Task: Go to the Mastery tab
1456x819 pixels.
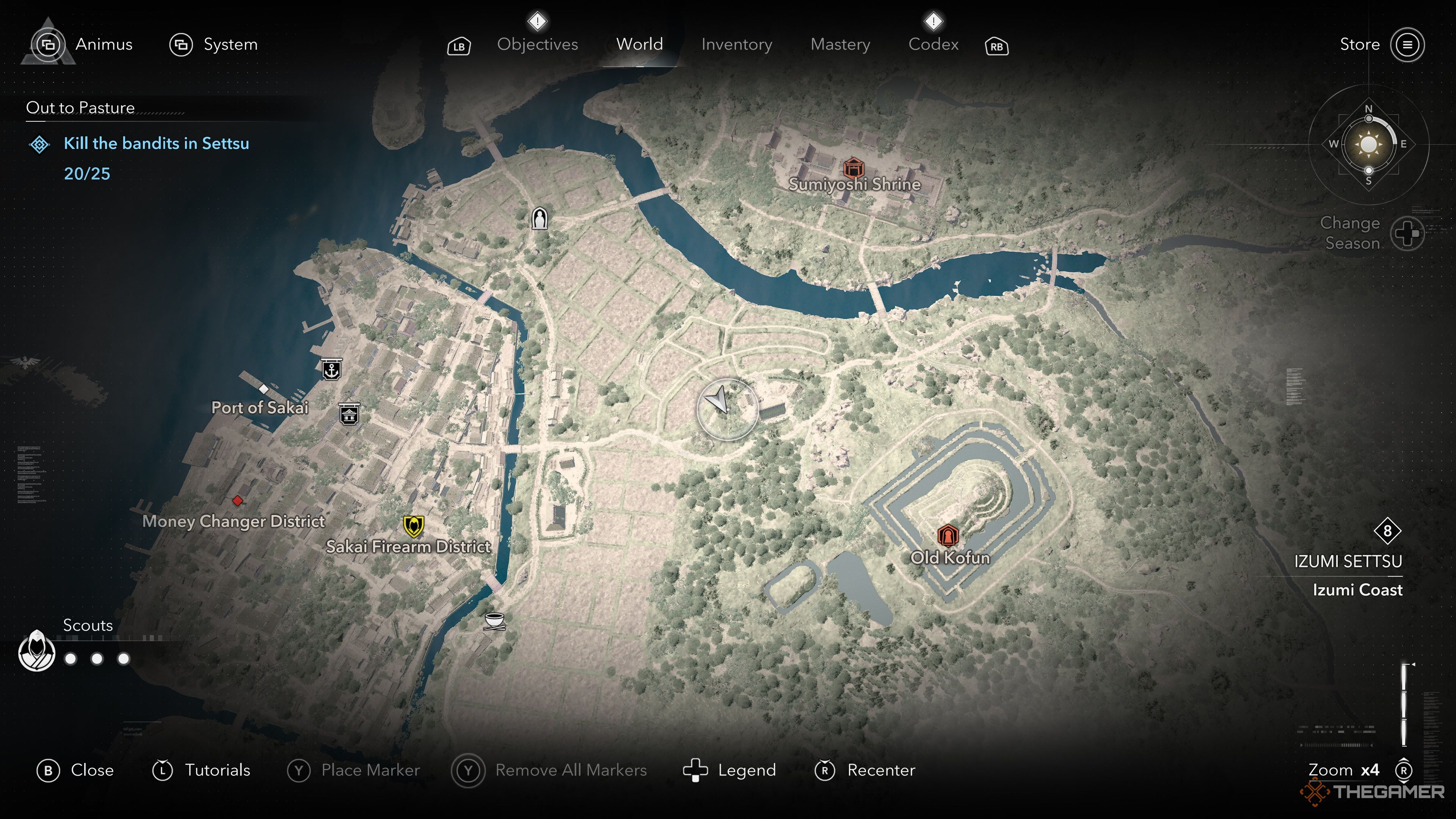Action: tap(840, 44)
